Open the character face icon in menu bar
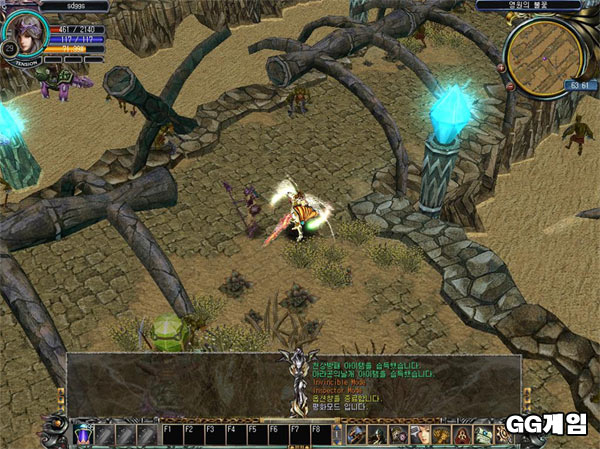Viewport: 600px width, 449px height. point(419,434)
